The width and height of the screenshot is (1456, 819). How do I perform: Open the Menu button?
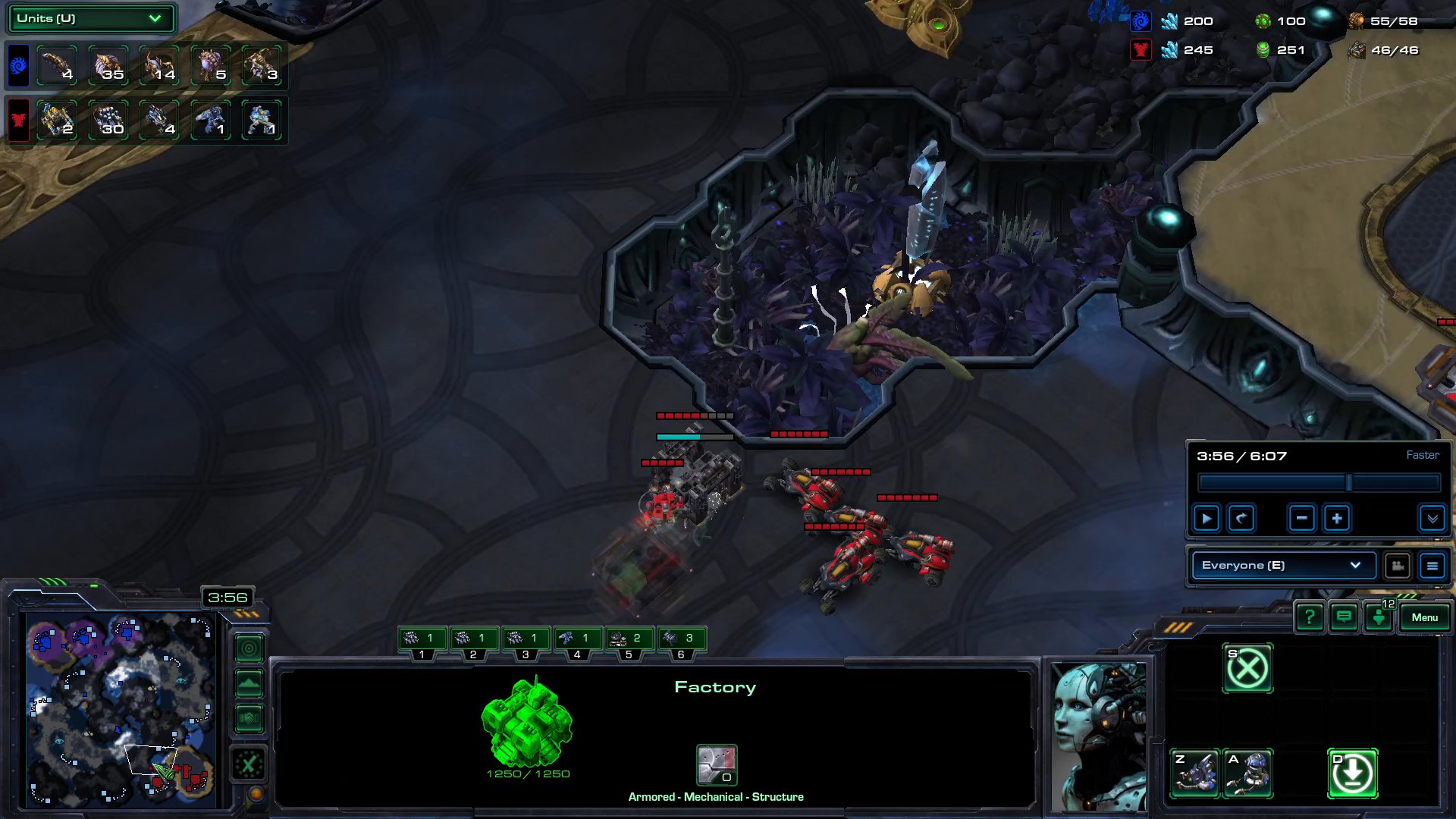(x=1425, y=617)
